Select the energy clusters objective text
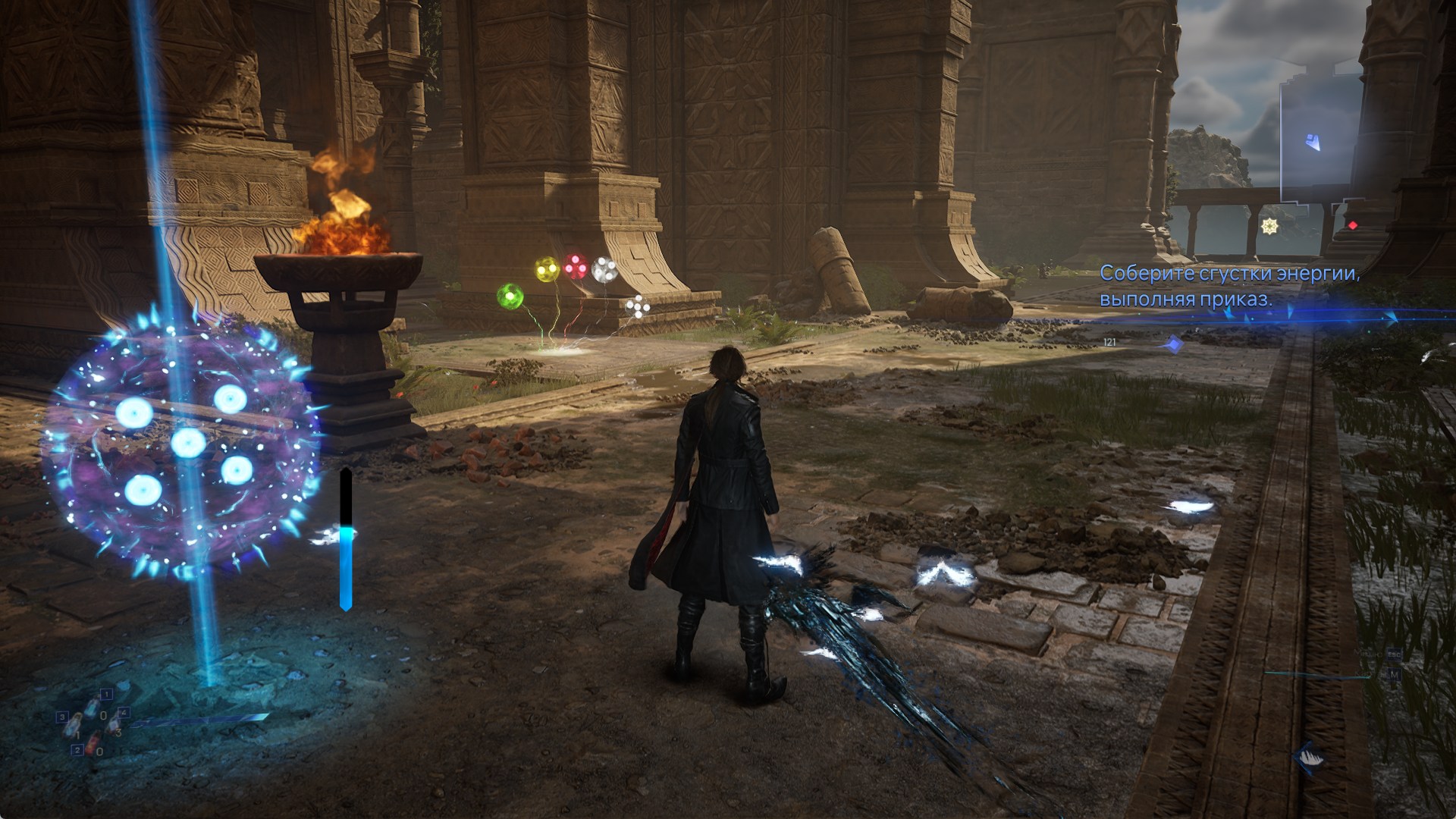1456x819 pixels. tap(1228, 286)
